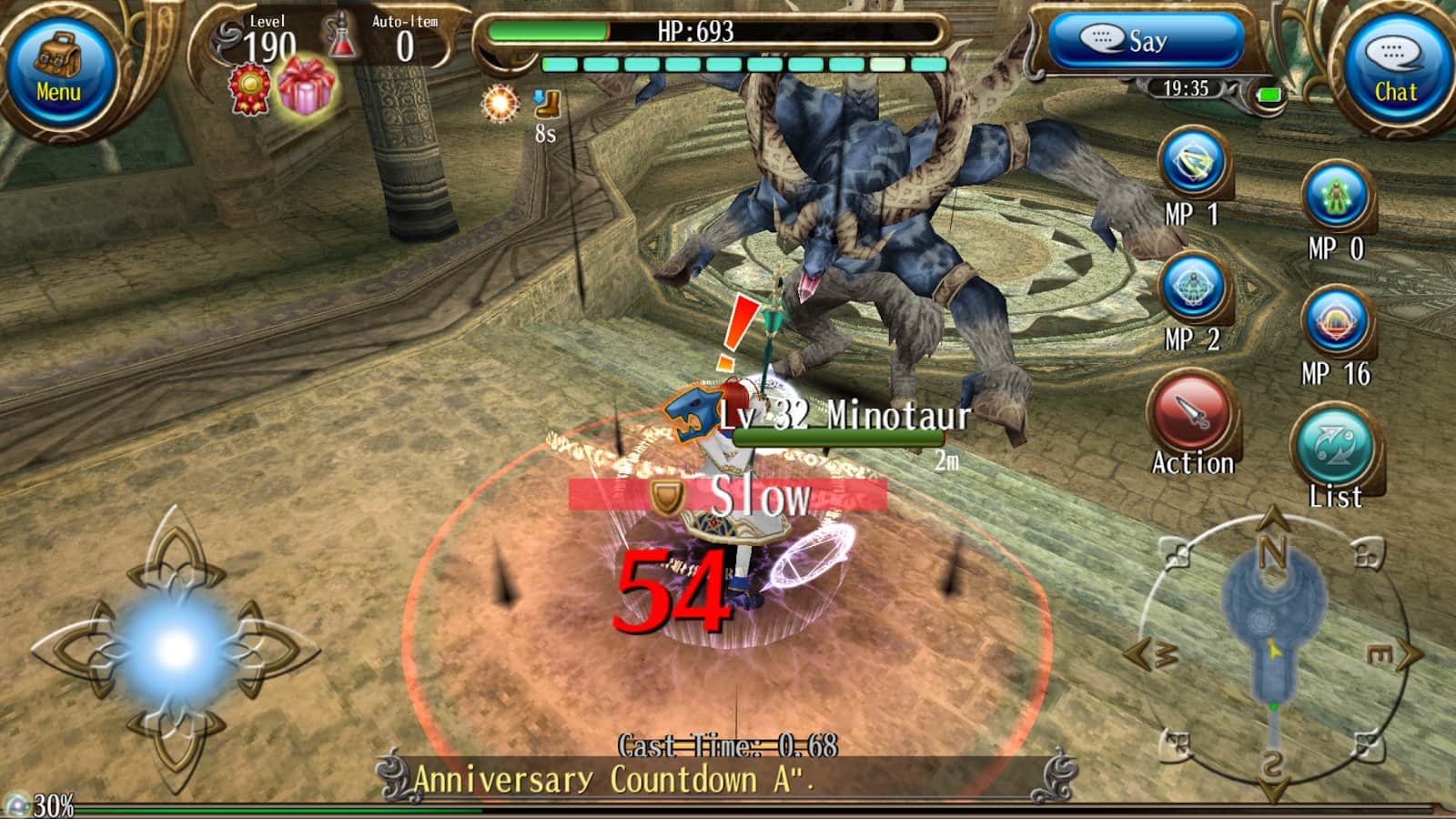This screenshot has width=1456, height=819.
Task: Cast the MP 2 skill
Action: (x=1193, y=288)
